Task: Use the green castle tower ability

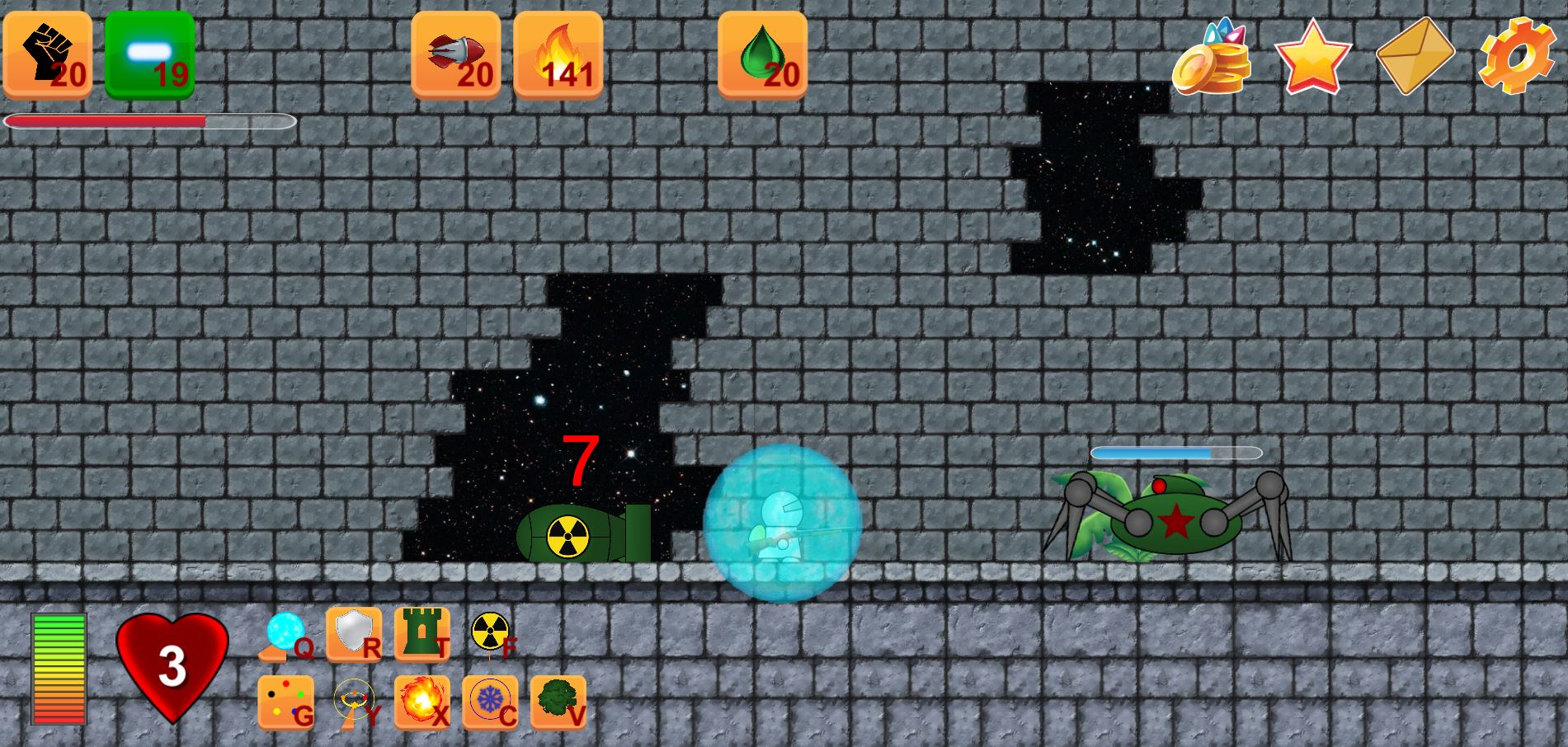Action: [x=421, y=634]
